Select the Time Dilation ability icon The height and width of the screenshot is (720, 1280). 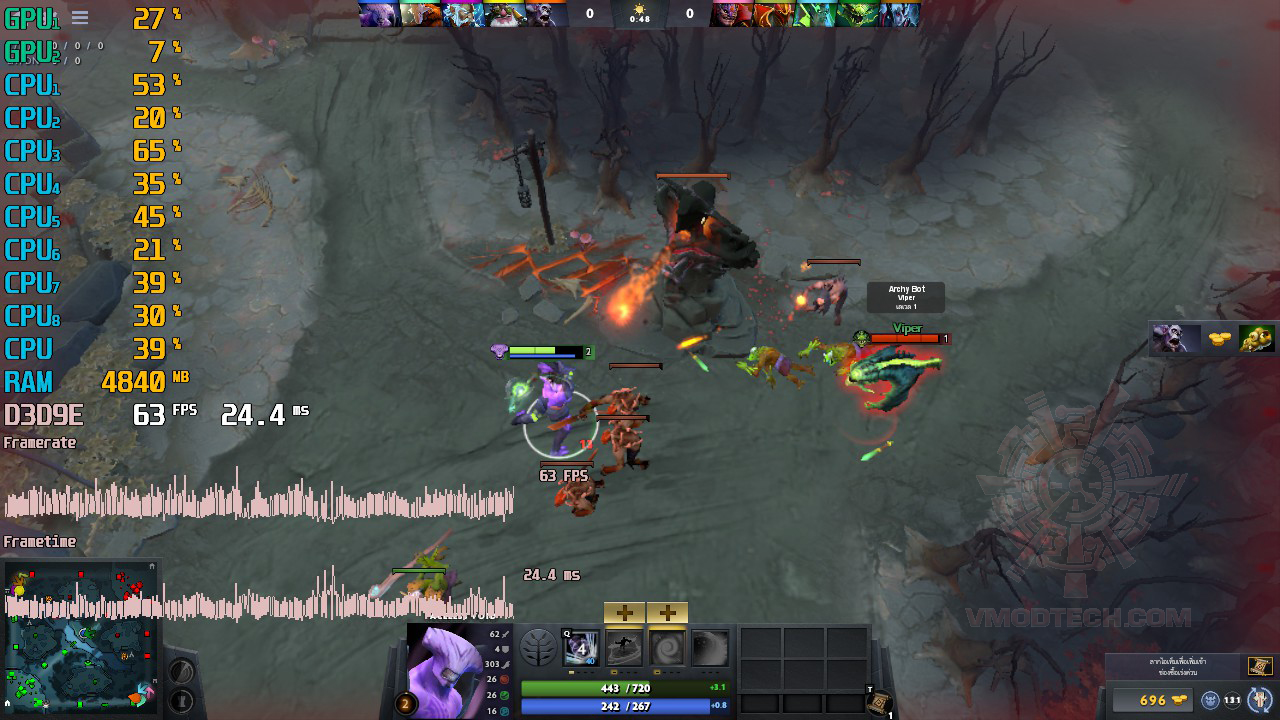(x=624, y=648)
